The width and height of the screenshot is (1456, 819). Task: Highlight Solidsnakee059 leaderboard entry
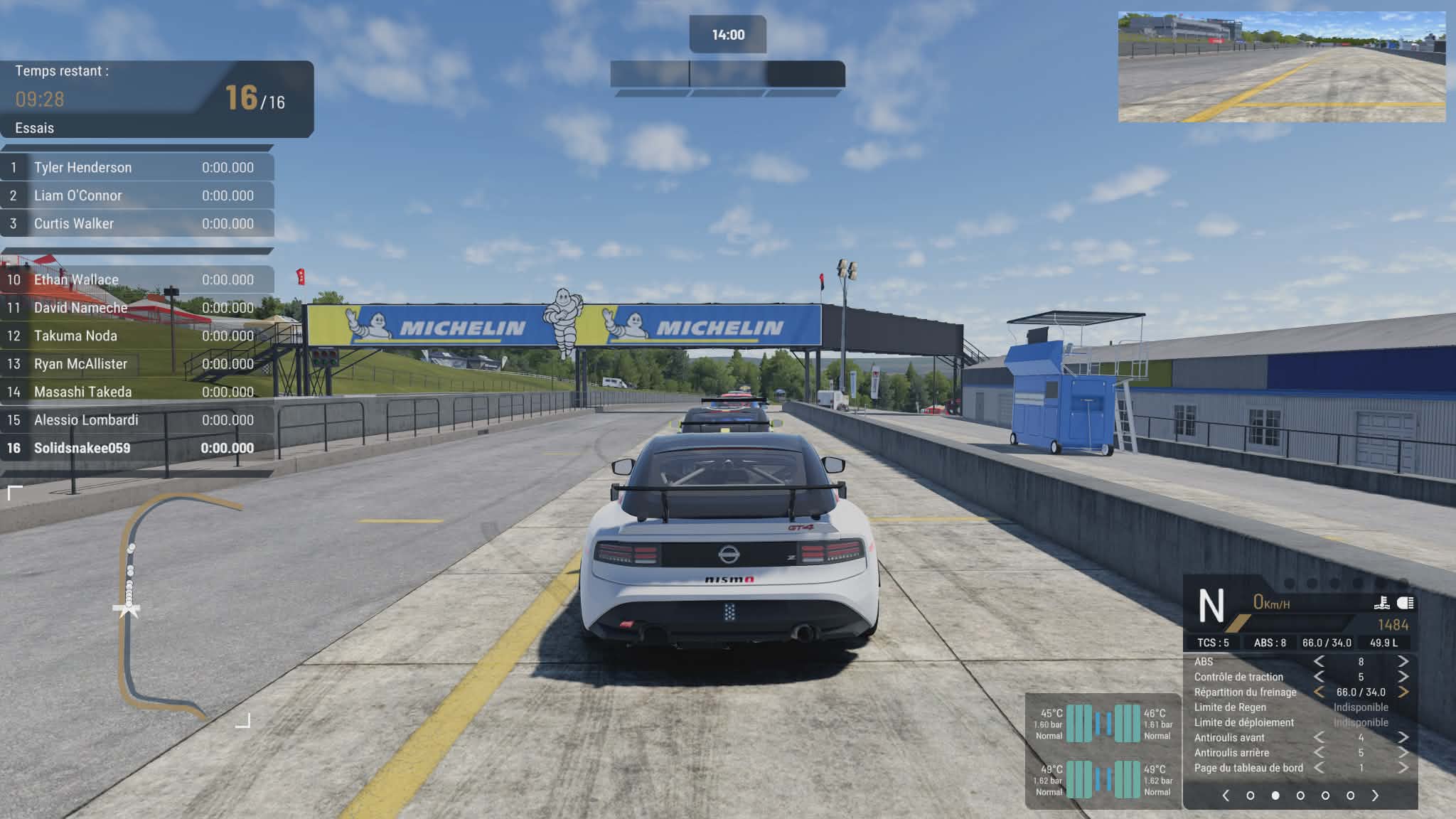[136, 448]
